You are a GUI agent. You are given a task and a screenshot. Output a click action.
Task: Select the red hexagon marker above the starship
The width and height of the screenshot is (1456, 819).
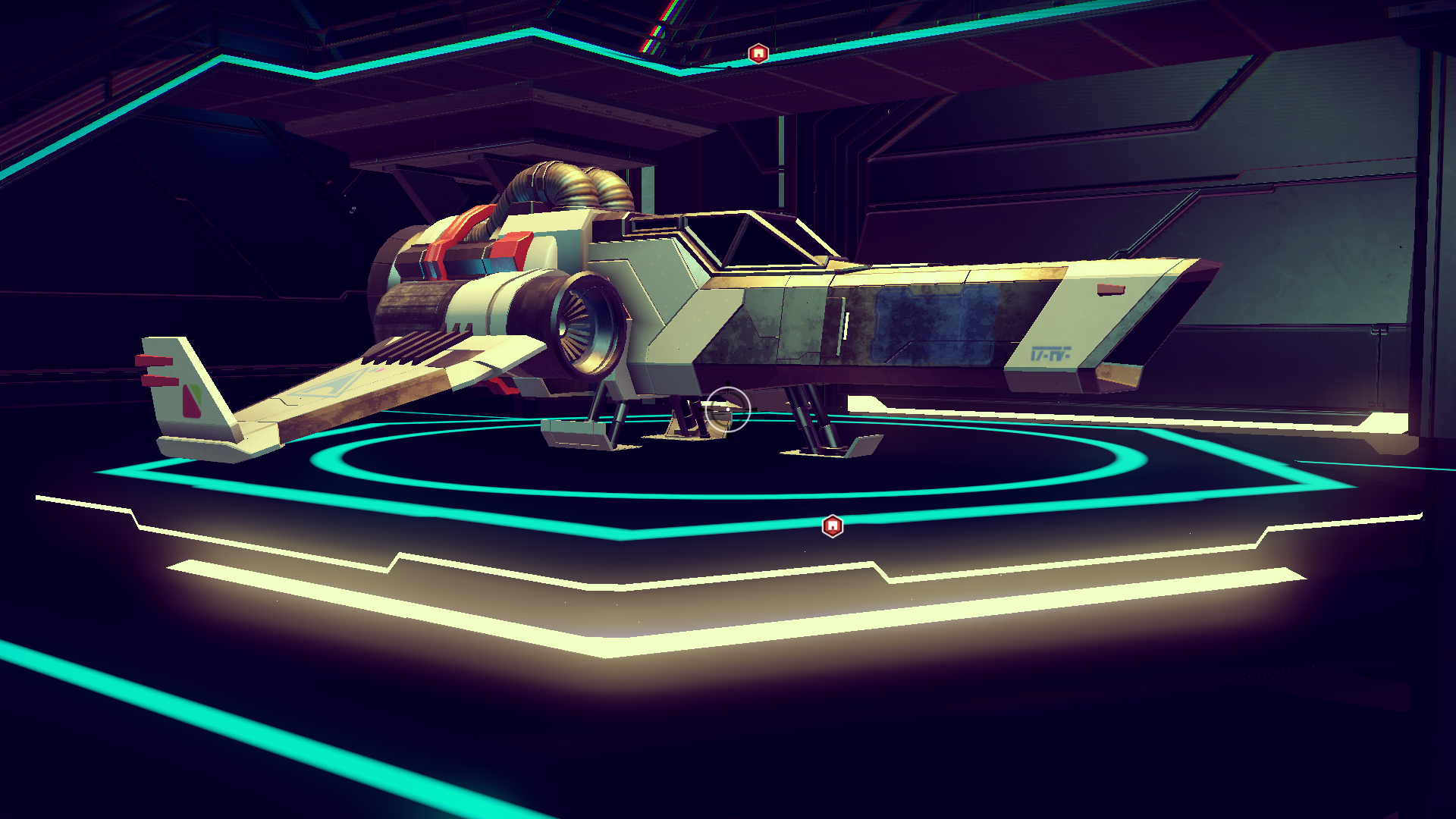coord(758,54)
